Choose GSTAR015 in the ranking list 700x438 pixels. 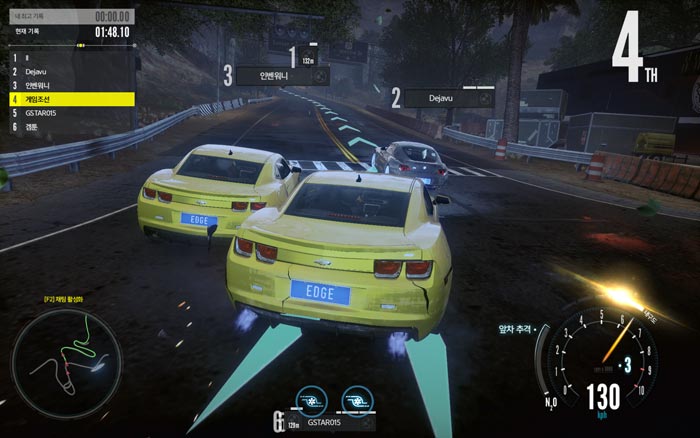68,114
